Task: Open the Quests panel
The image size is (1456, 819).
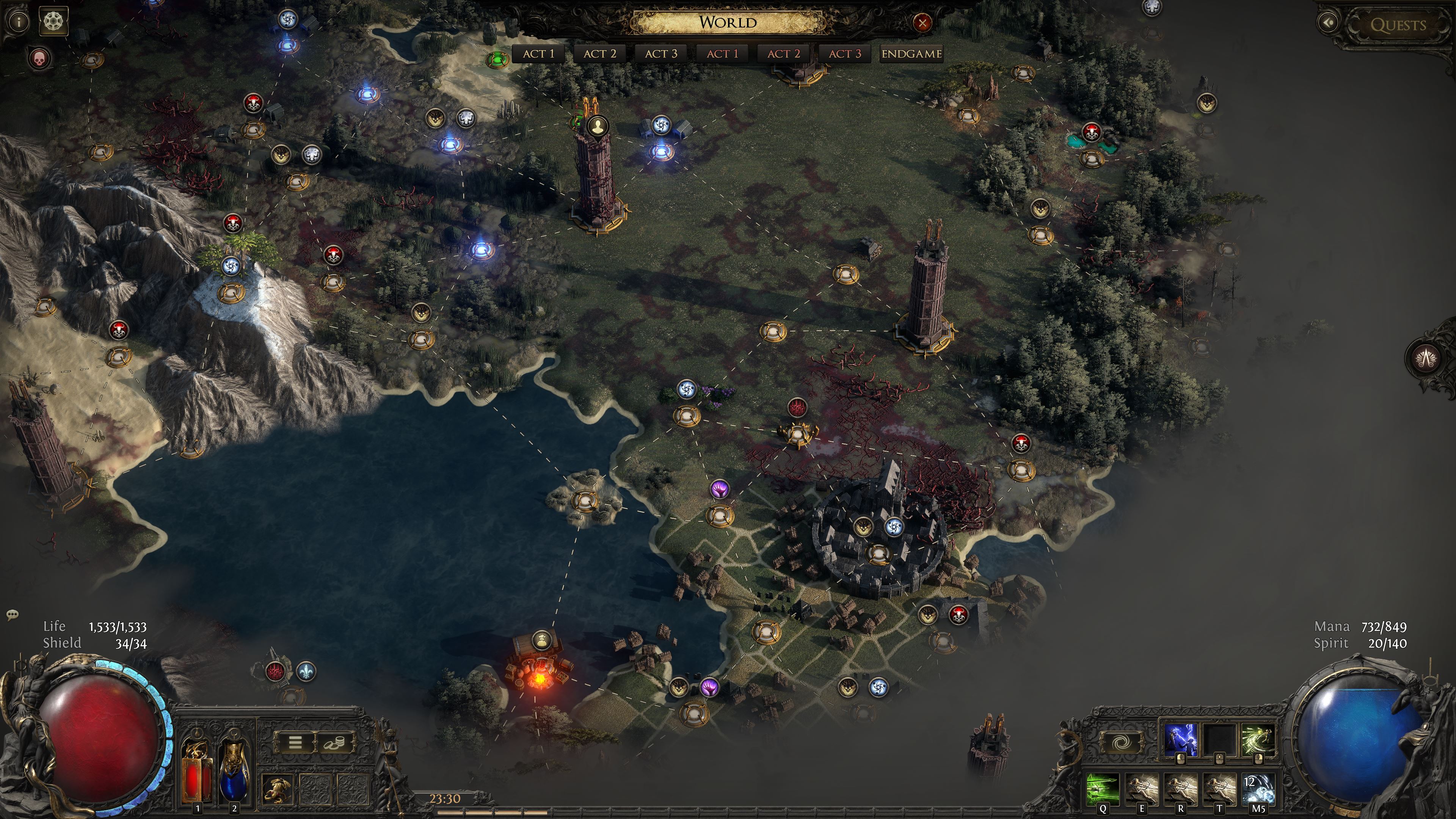Action: coord(1397,25)
